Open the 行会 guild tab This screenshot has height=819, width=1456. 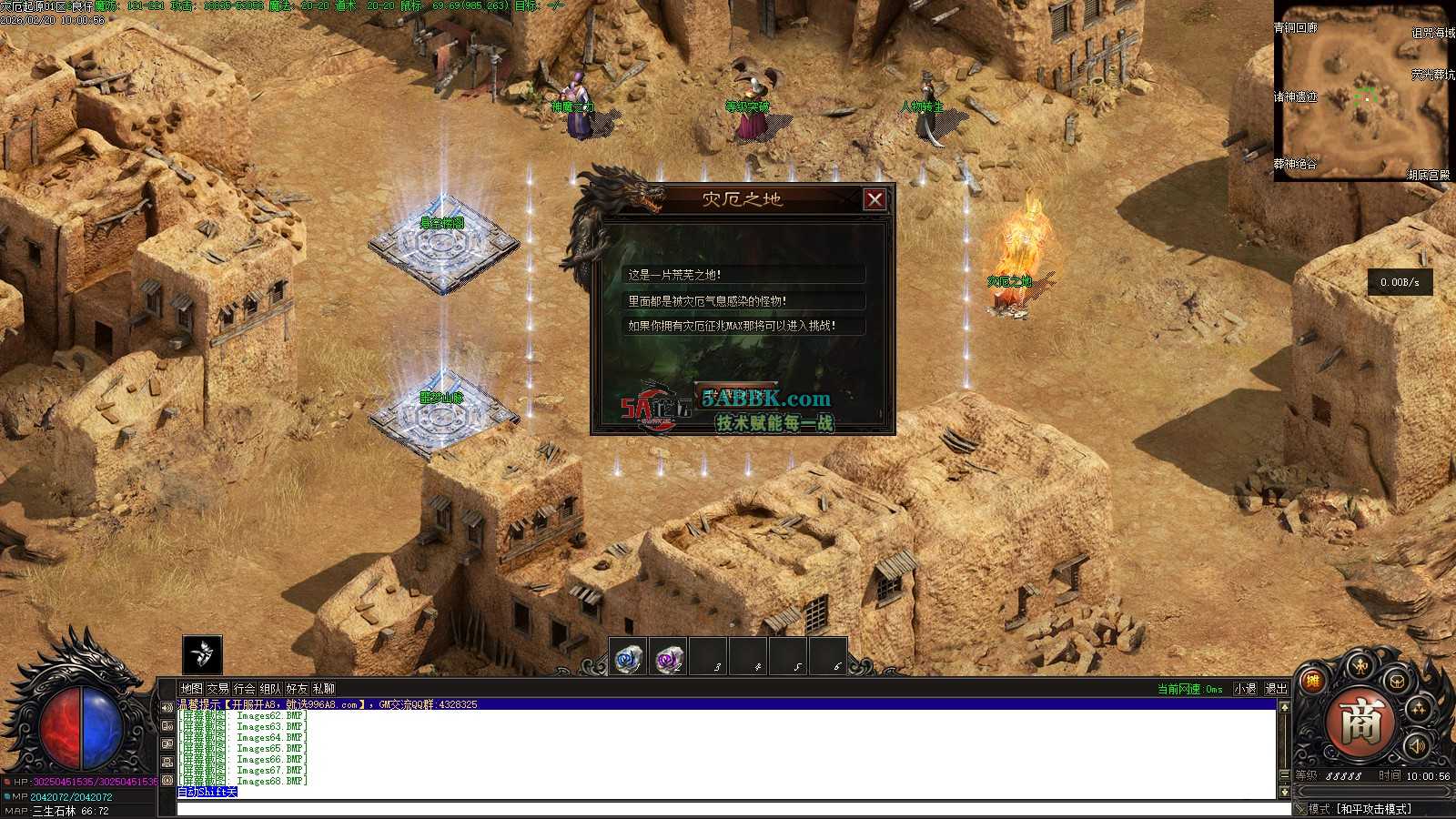click(x=244, y=689)
